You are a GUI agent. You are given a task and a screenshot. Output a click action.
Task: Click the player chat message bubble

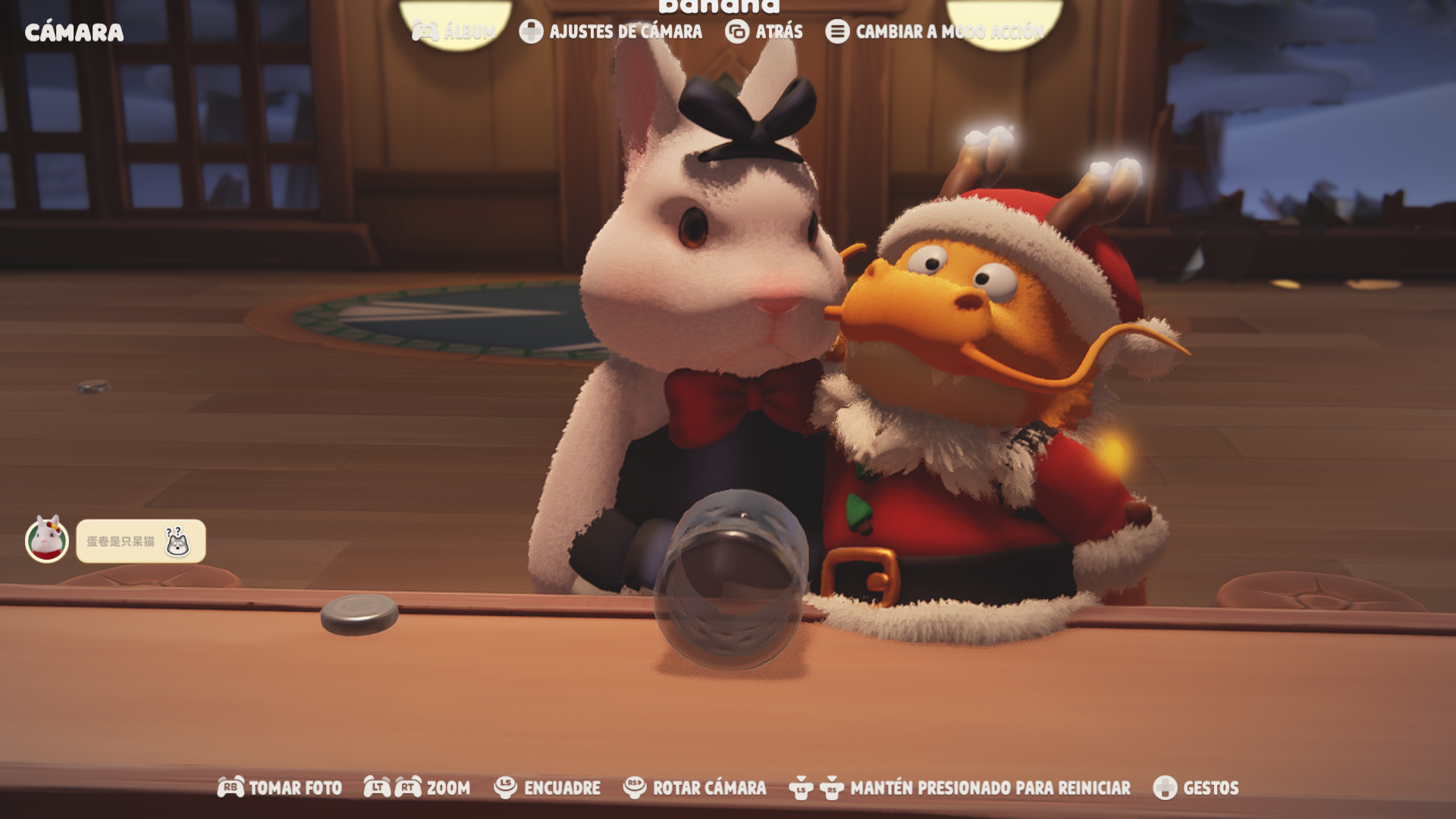point(140,541)
